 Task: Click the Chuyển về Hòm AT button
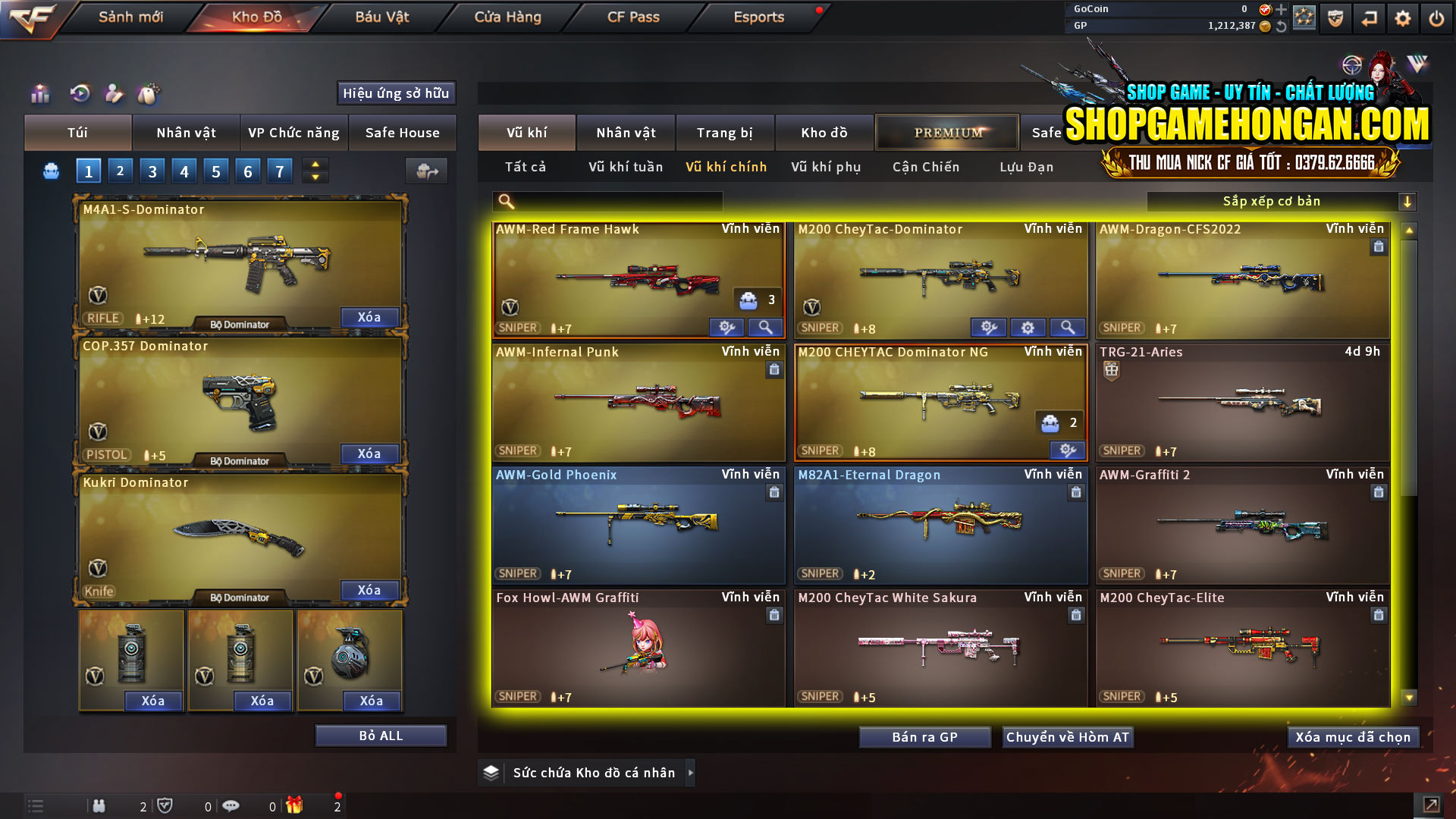(x=1068, y=736)
